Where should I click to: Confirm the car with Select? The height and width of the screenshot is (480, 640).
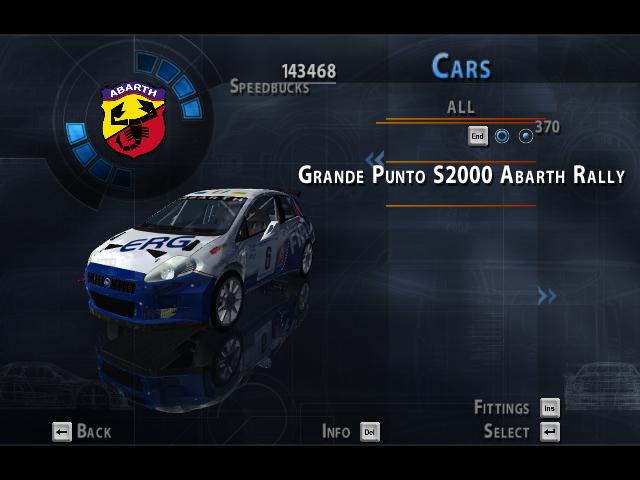click(x=520, y=432)
